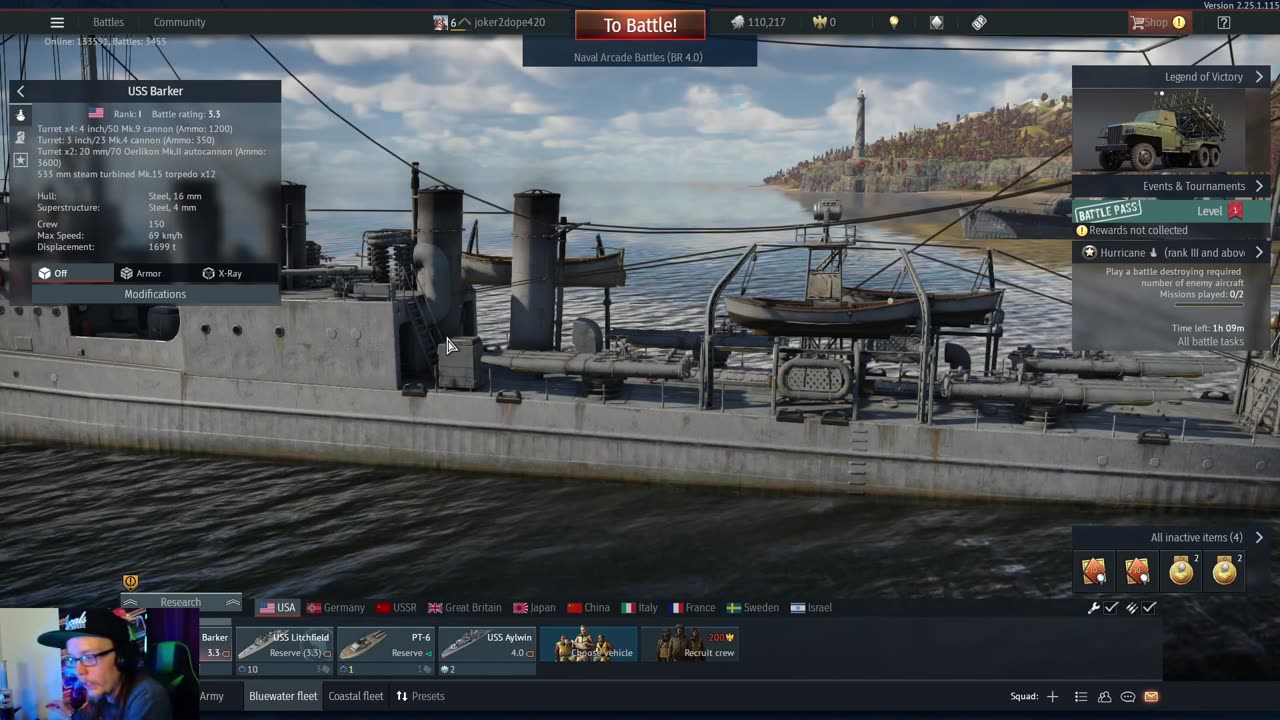Switch to the Great Britain nation tab
The image size is (1280, 720).
click(465, 607)
